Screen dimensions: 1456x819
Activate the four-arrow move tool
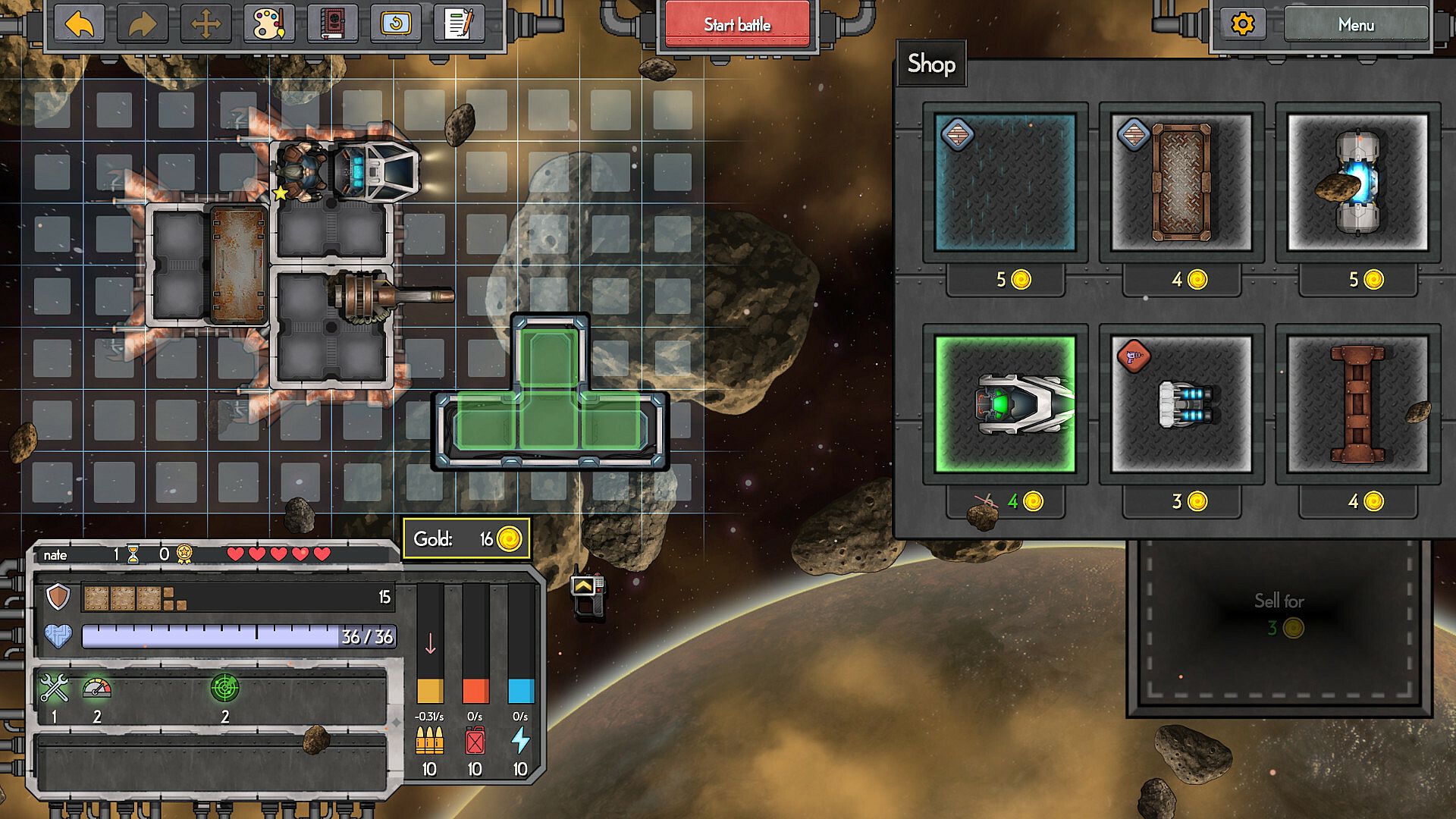pyautogui.click(x=206, y=25)
